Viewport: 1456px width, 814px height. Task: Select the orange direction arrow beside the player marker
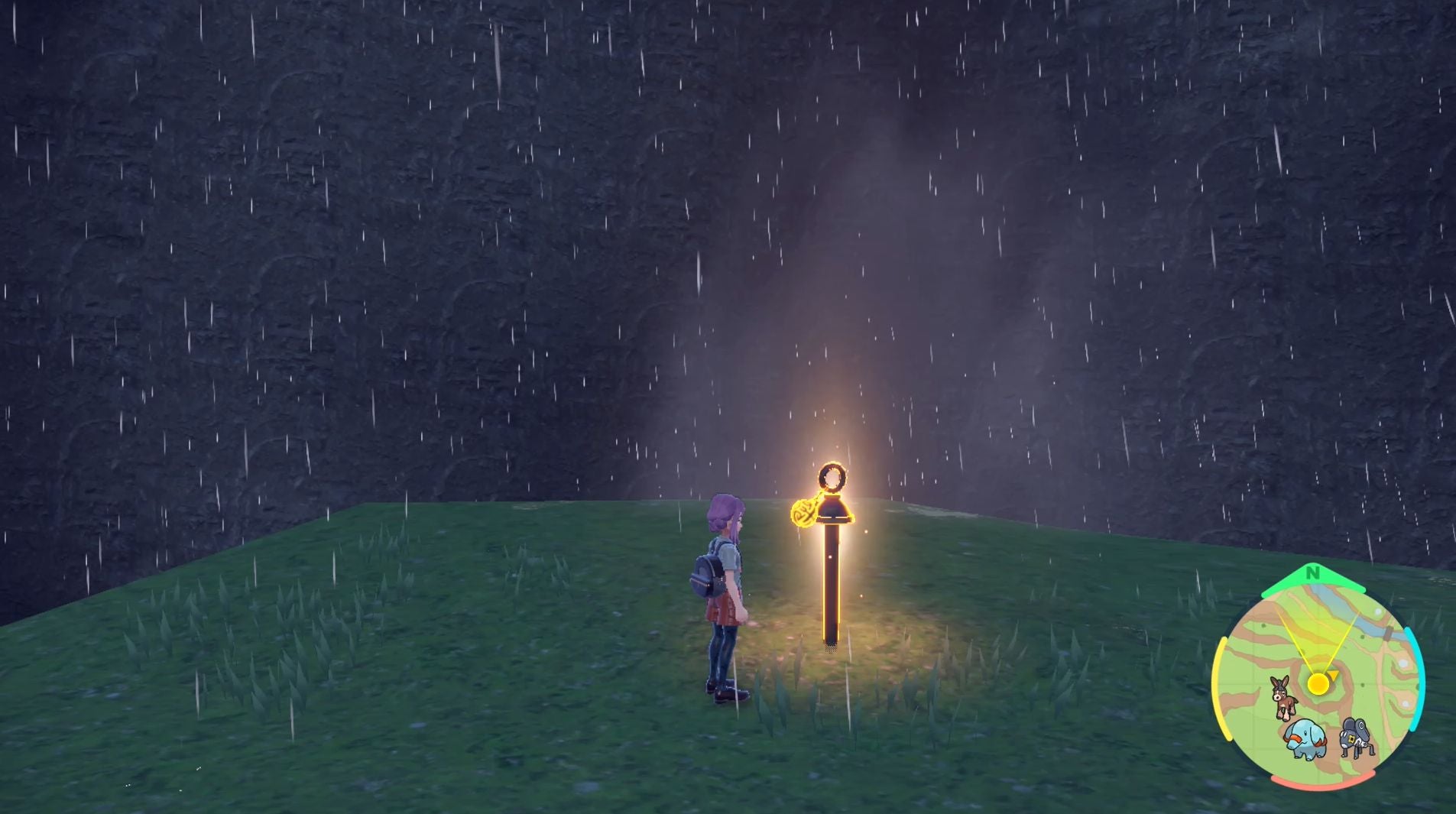(x=1333, y=674)
